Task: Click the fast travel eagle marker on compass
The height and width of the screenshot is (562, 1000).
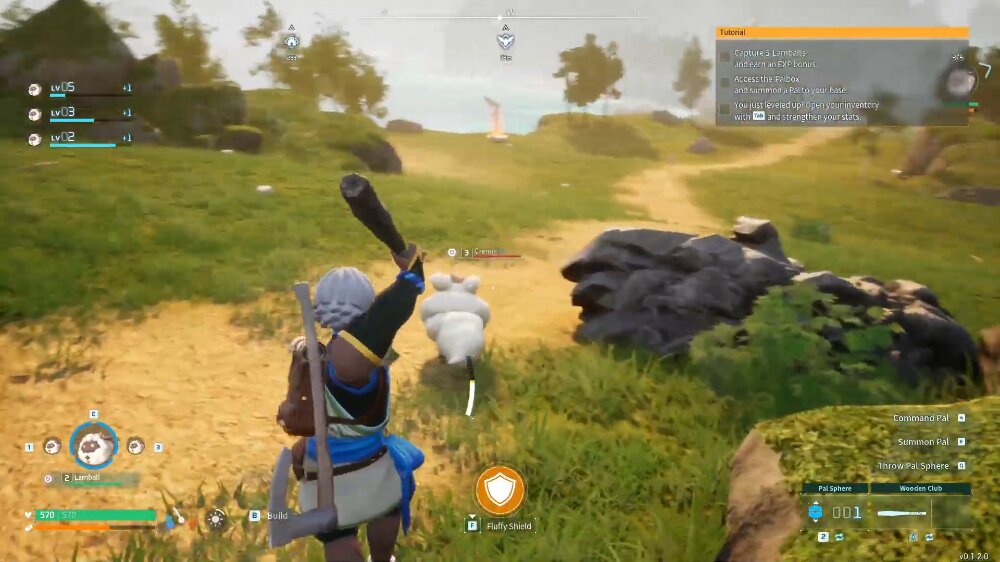Action: click(506, 42)
